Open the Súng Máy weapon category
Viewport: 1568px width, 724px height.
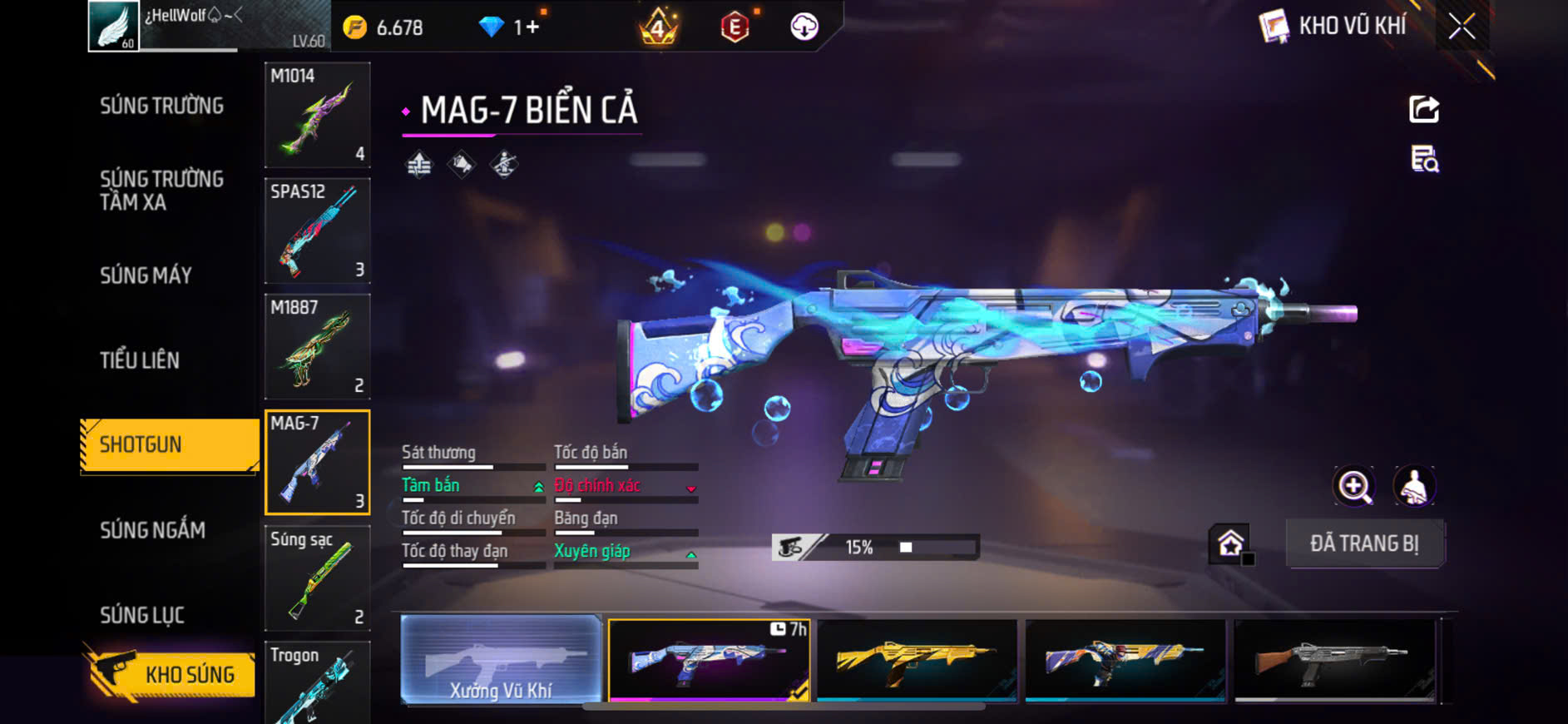146,275
